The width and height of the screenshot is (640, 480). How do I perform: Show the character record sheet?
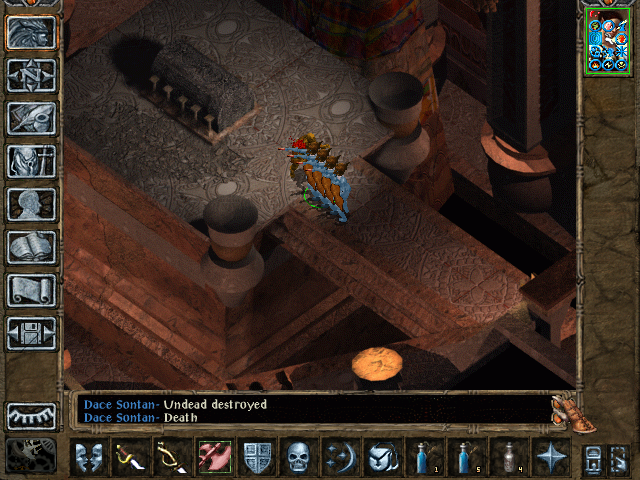coord(32,204)
